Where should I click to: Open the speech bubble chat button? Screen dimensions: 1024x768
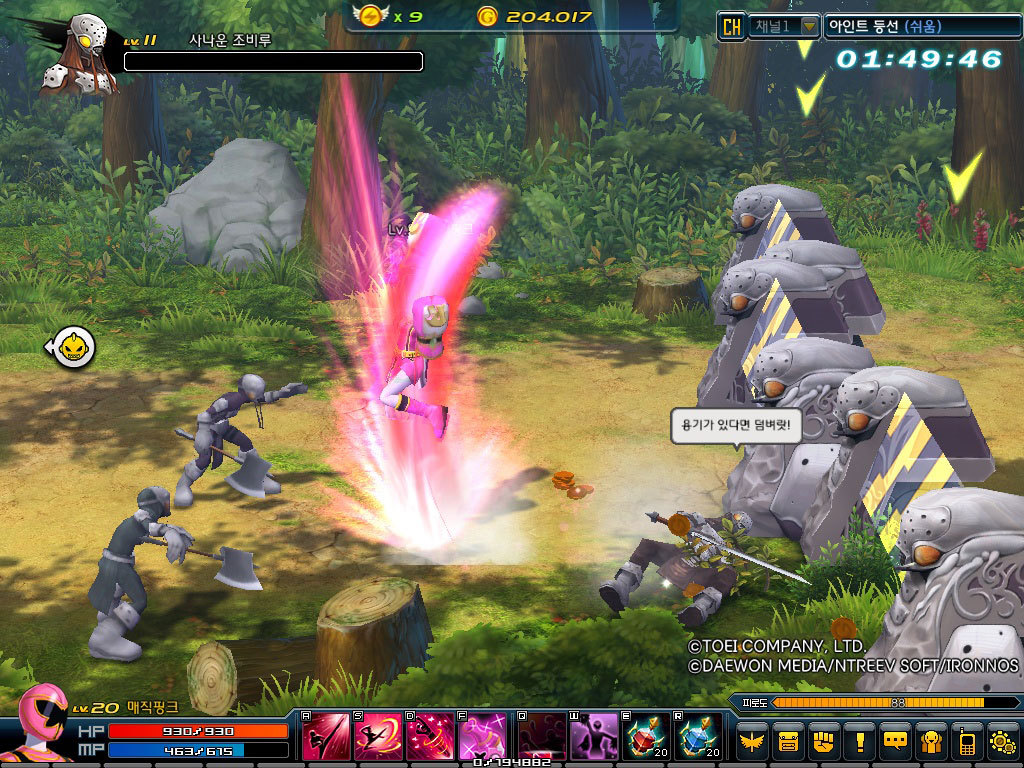(x=895, y=741)
